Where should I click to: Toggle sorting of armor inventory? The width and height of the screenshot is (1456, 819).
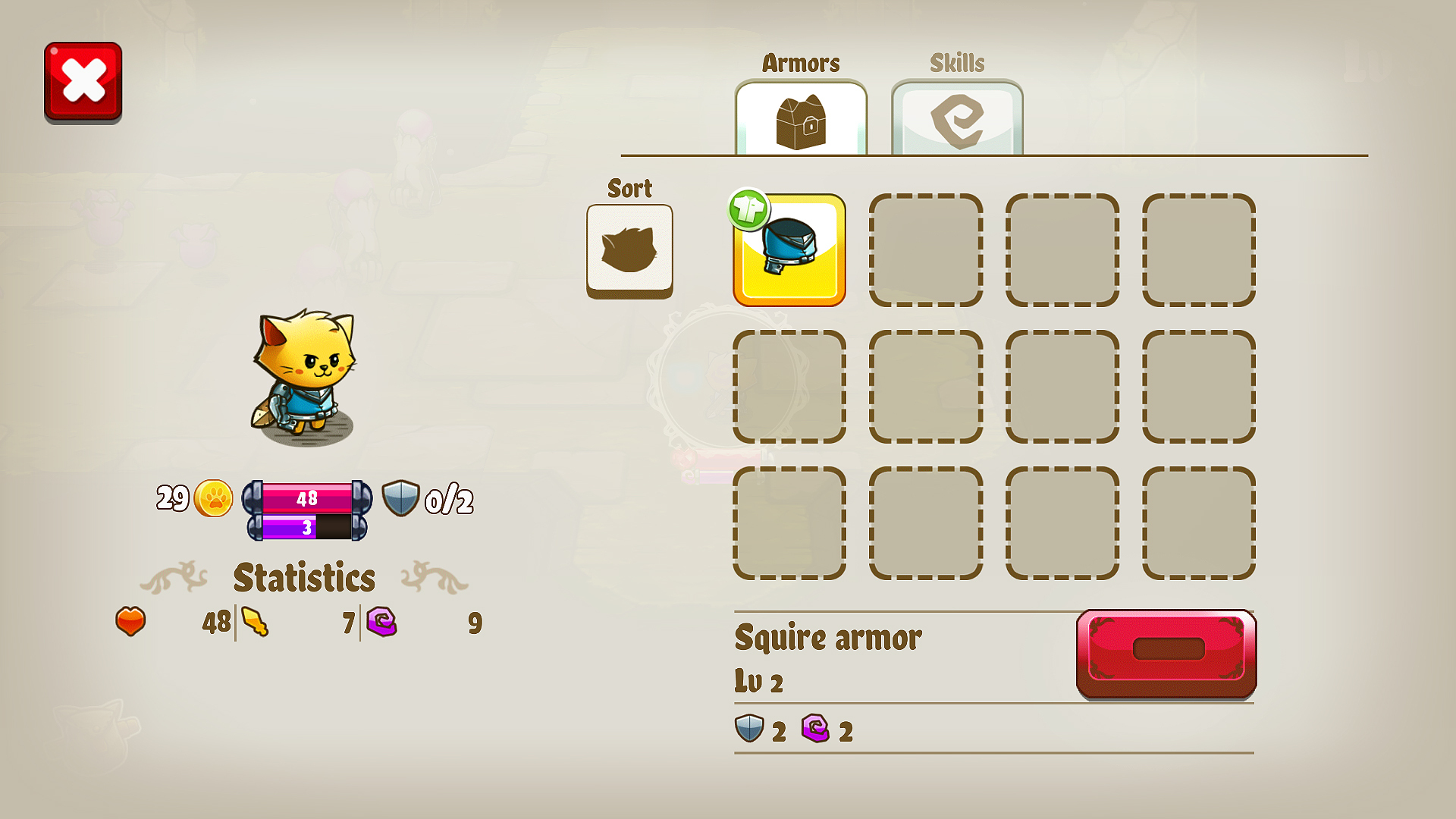tap(629, 250)
